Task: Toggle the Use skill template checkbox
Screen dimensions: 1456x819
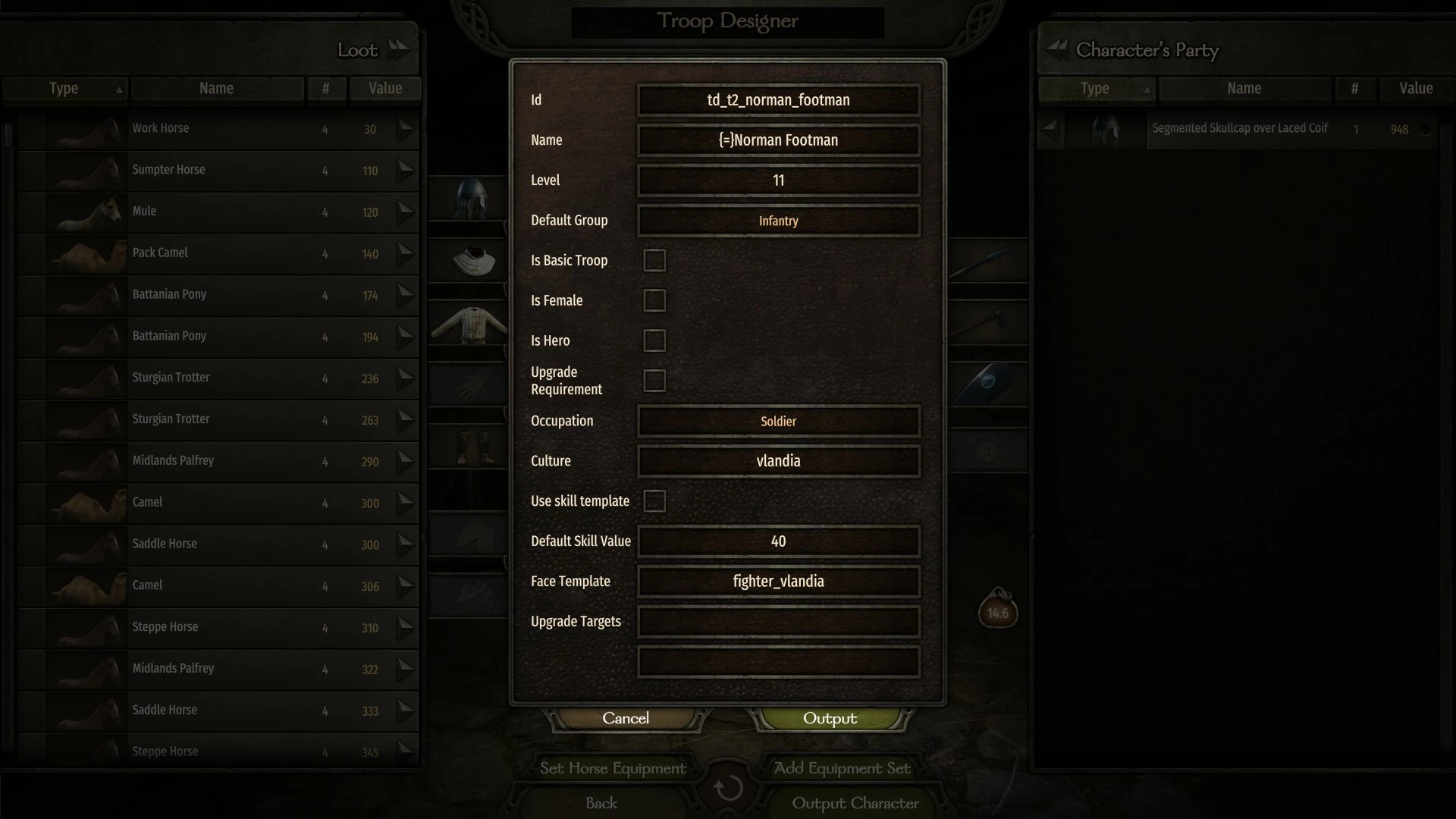Action: [x=654, y=501]
